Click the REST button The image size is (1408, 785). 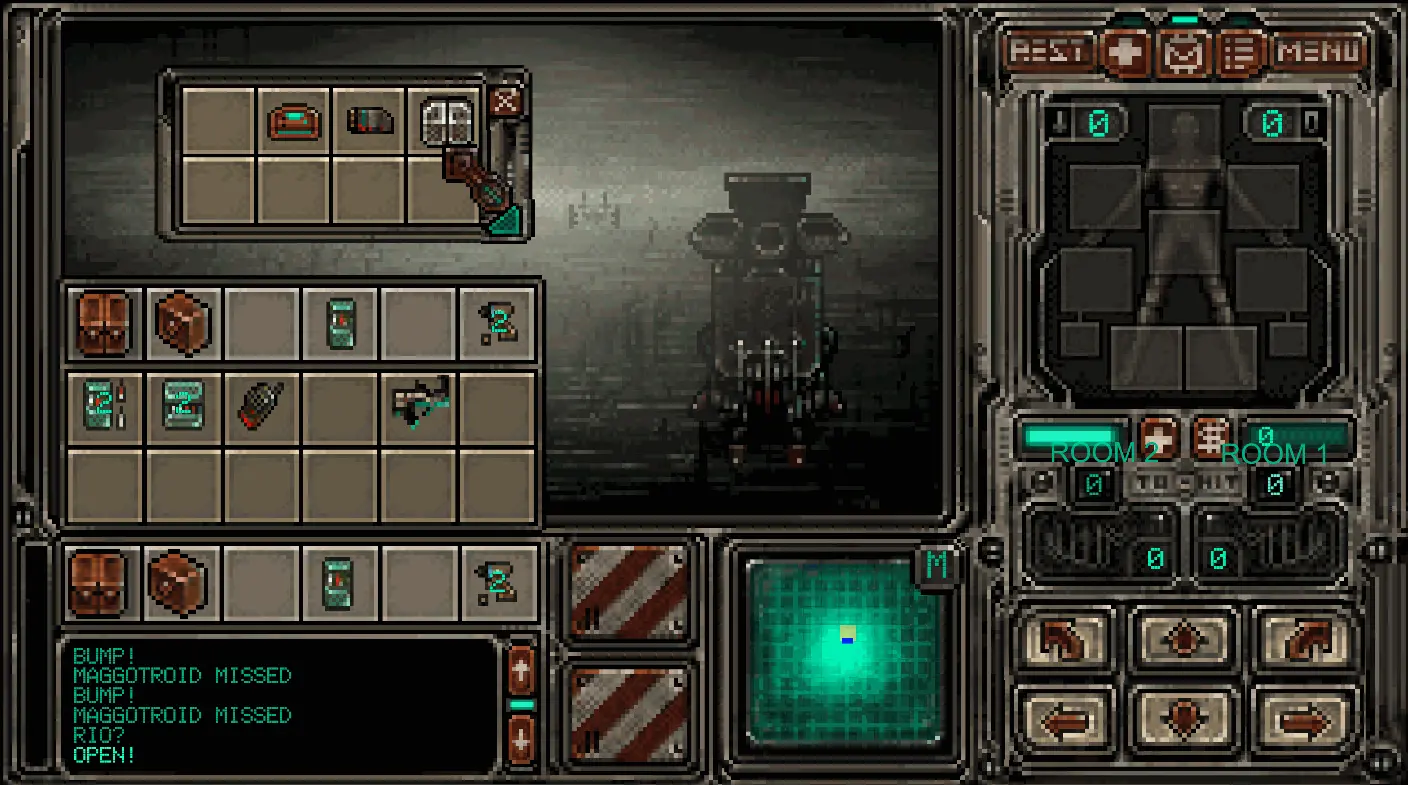point(1049,51)
